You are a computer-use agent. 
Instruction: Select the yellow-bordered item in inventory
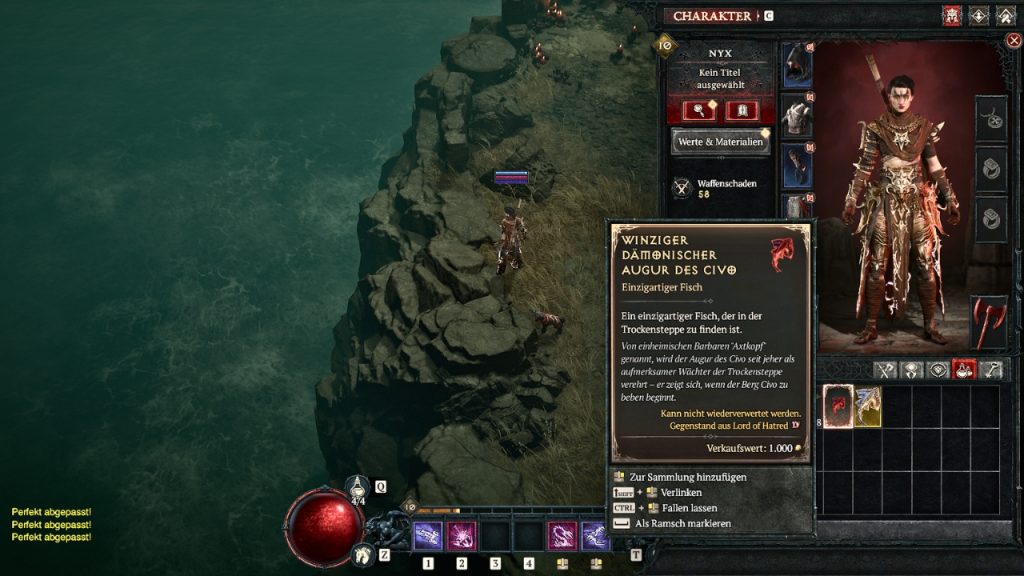click(867, 406)
